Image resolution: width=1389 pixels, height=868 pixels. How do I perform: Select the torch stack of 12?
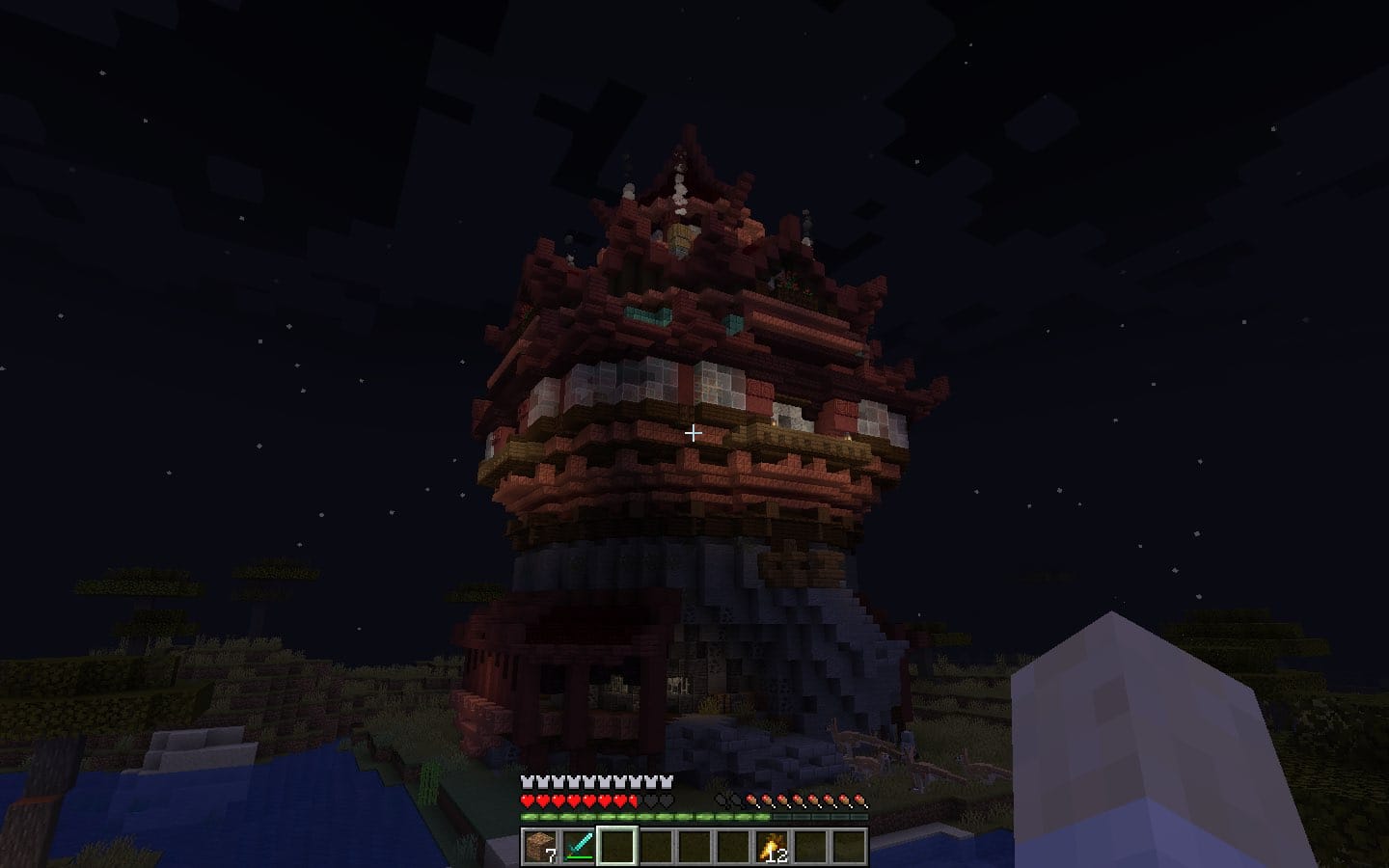tap(770, 845)
